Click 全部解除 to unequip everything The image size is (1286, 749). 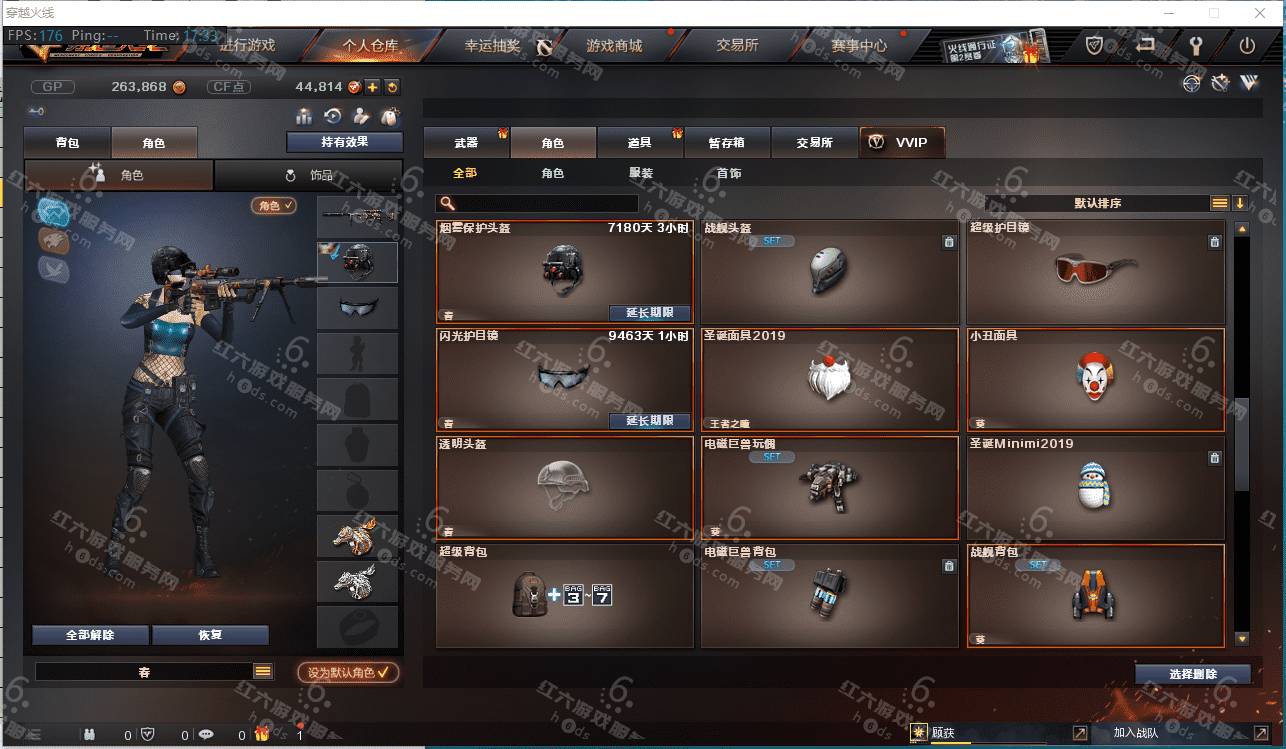pos(90,635)
